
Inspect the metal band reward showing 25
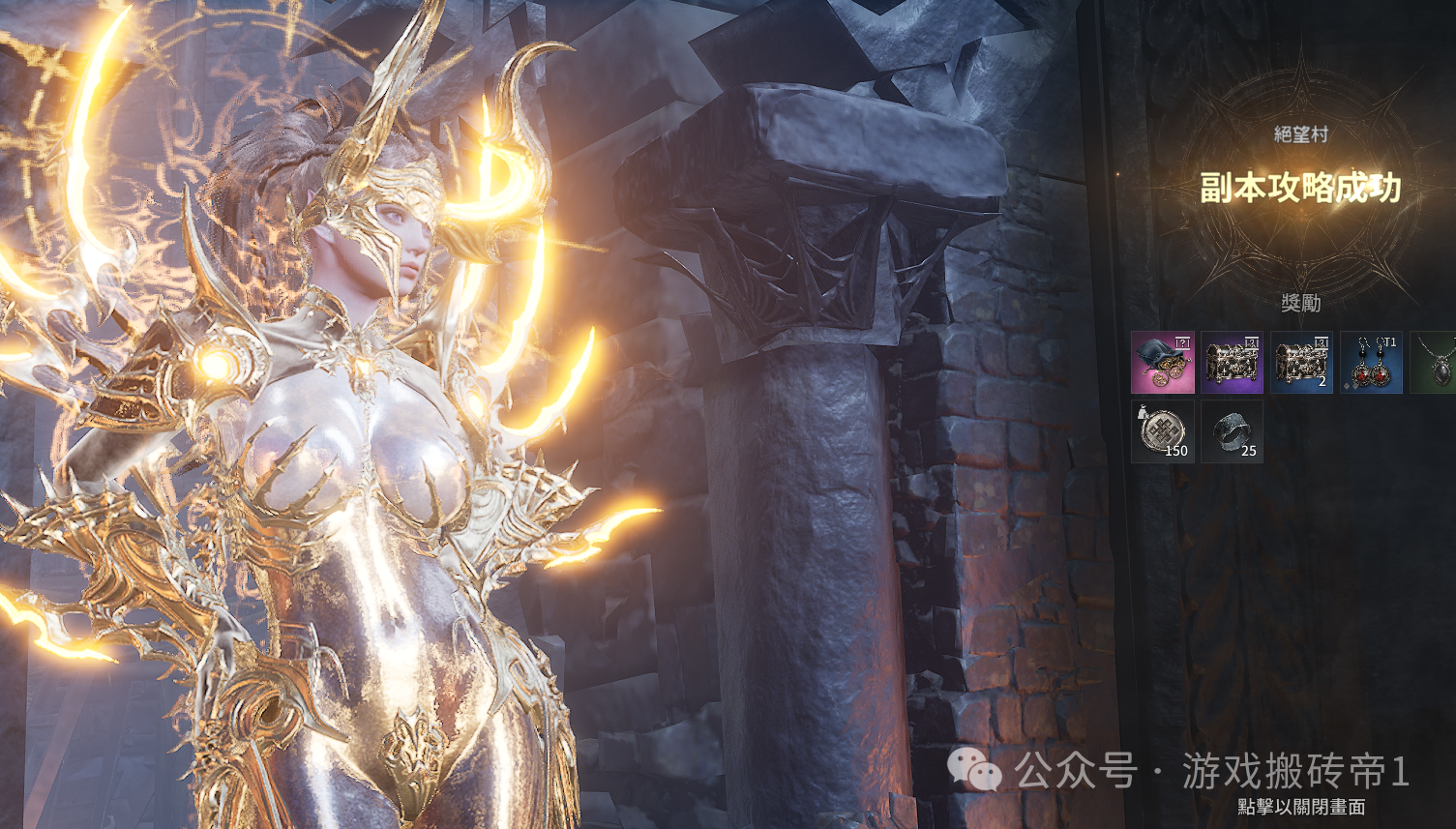[x=1232, y=431]
